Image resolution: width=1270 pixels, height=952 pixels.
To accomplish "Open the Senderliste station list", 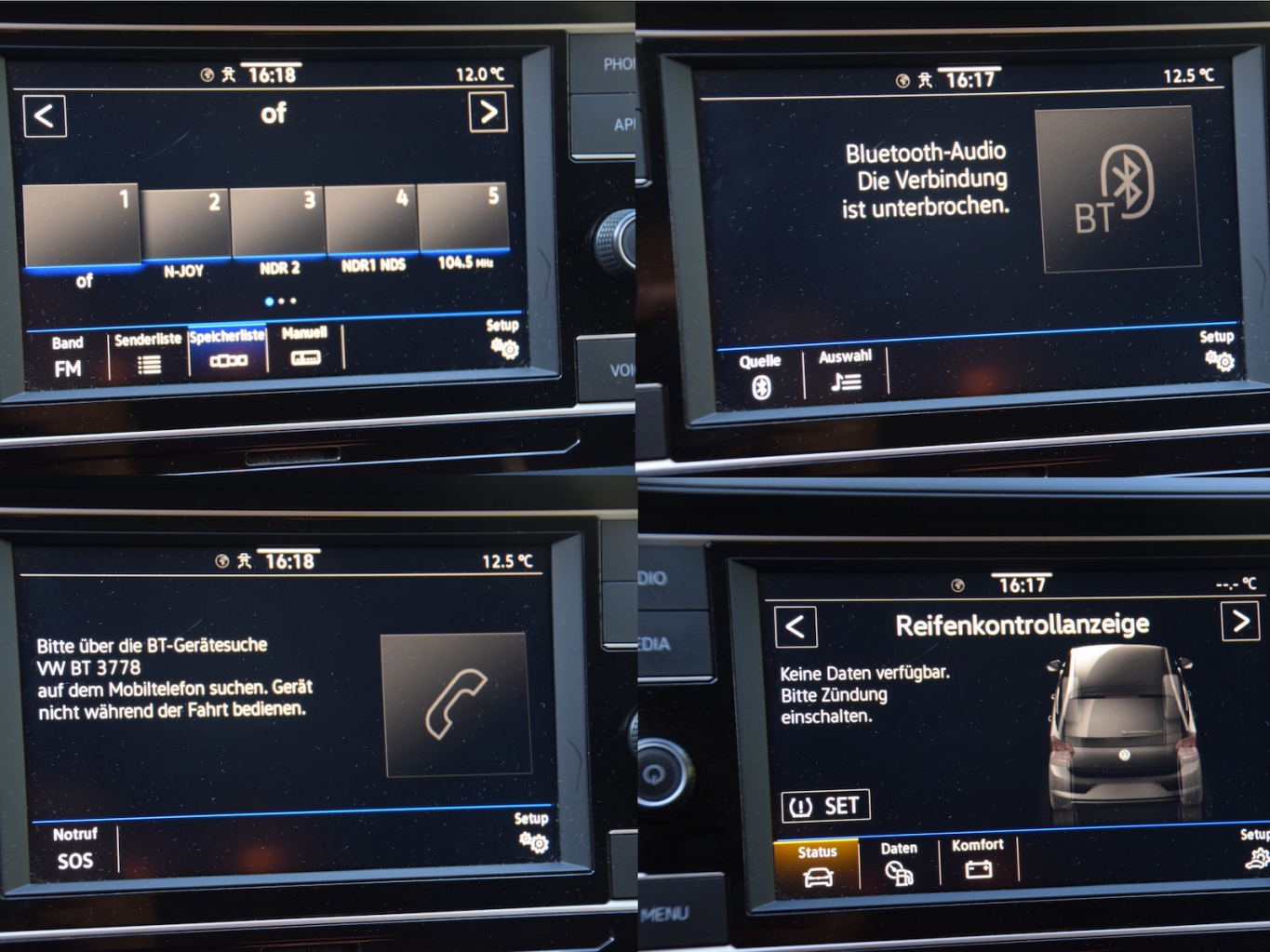I will click(148, 354).
